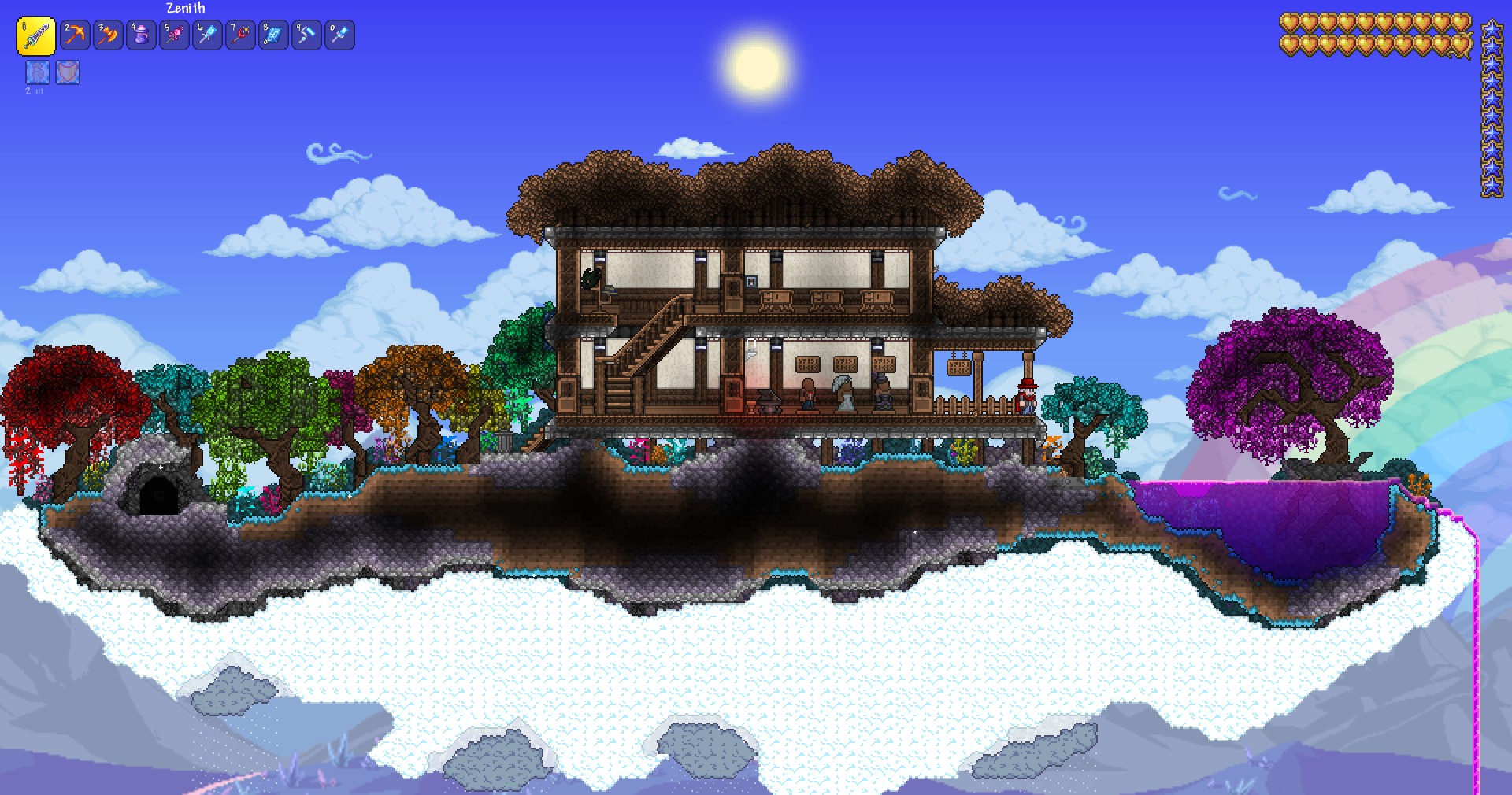Image resolution: width=1512 pixels, height=795 pixels.
Task: Select the pink wand in hotbar slot 5
Action: pyautogui.click(x=175, y=35)
